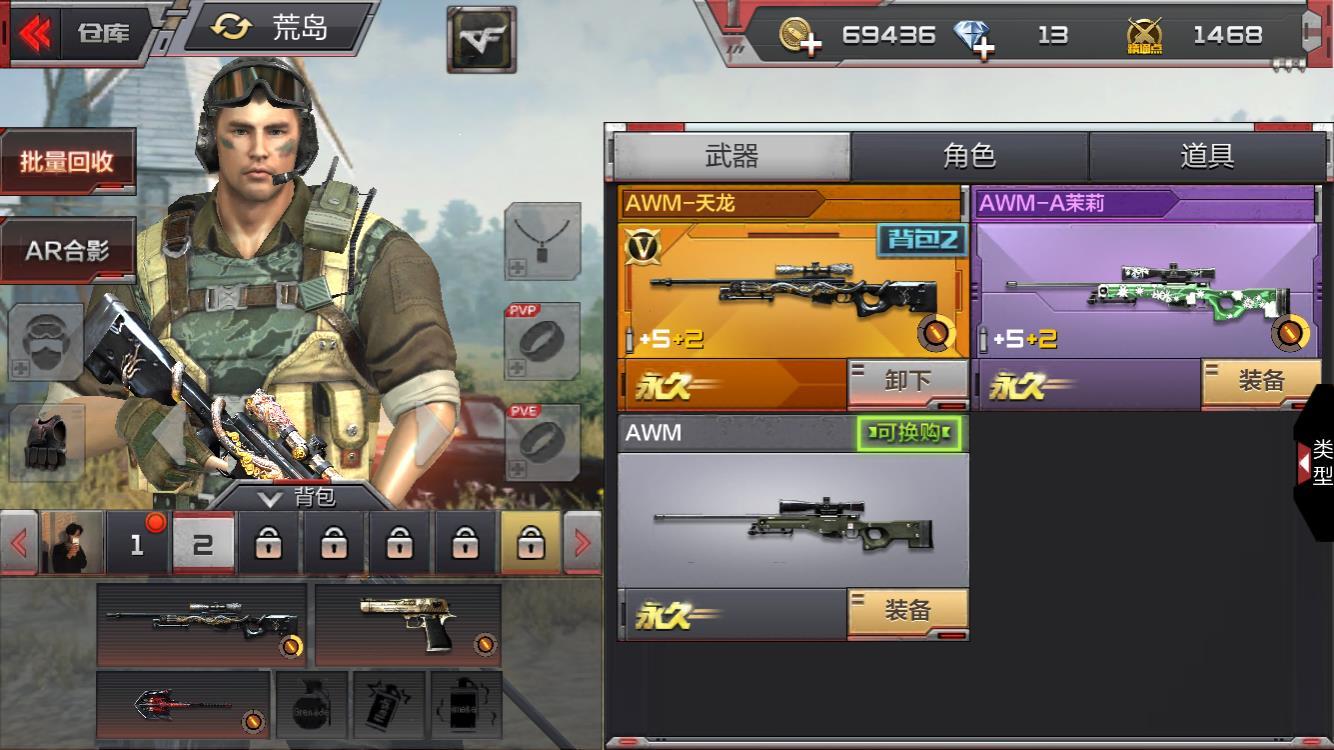Expand the 类型 type filter panel
The height and width of the screenshot is (750, 1334).
1316,462
